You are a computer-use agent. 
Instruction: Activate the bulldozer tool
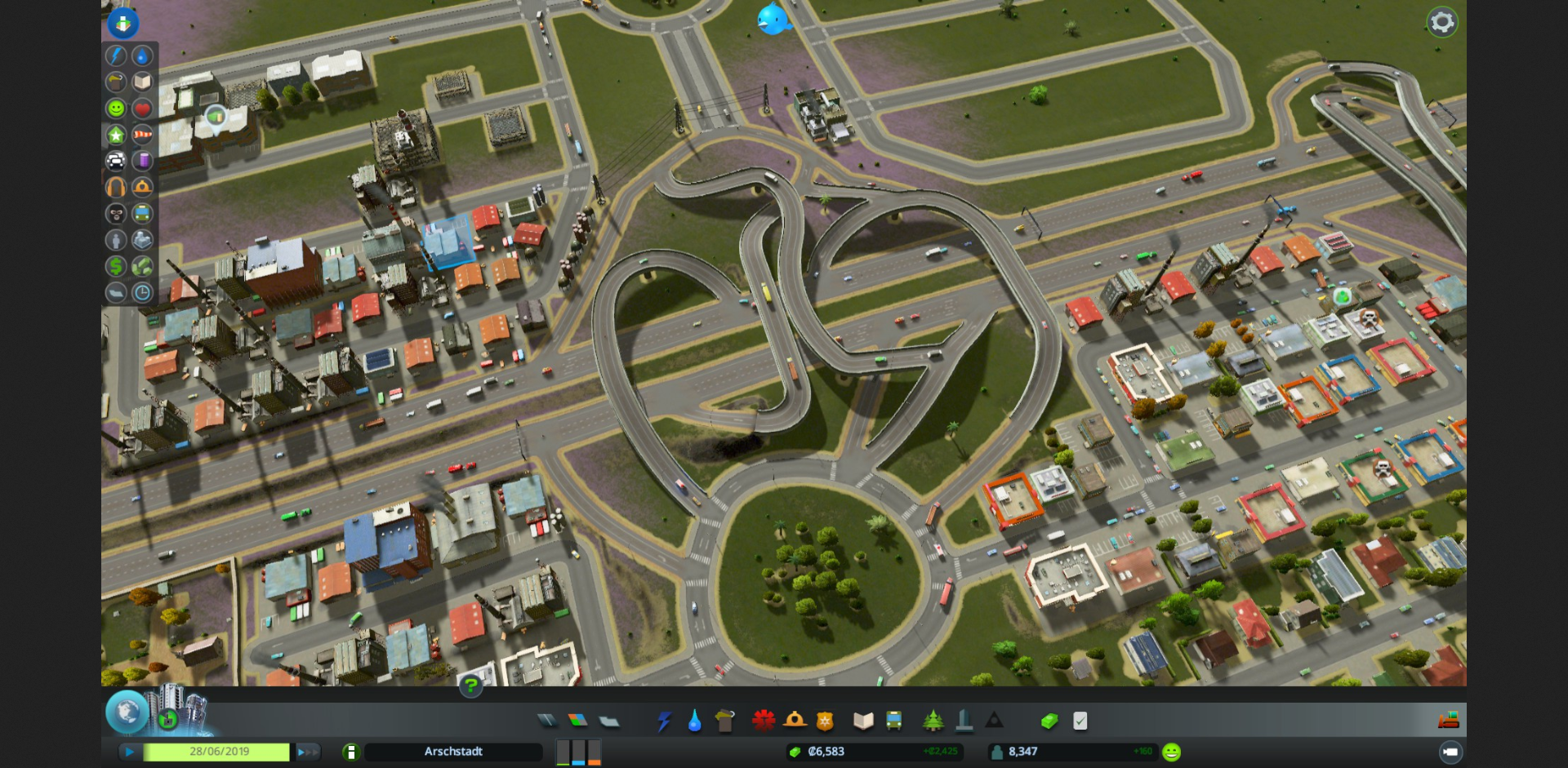pos(1449,720)
